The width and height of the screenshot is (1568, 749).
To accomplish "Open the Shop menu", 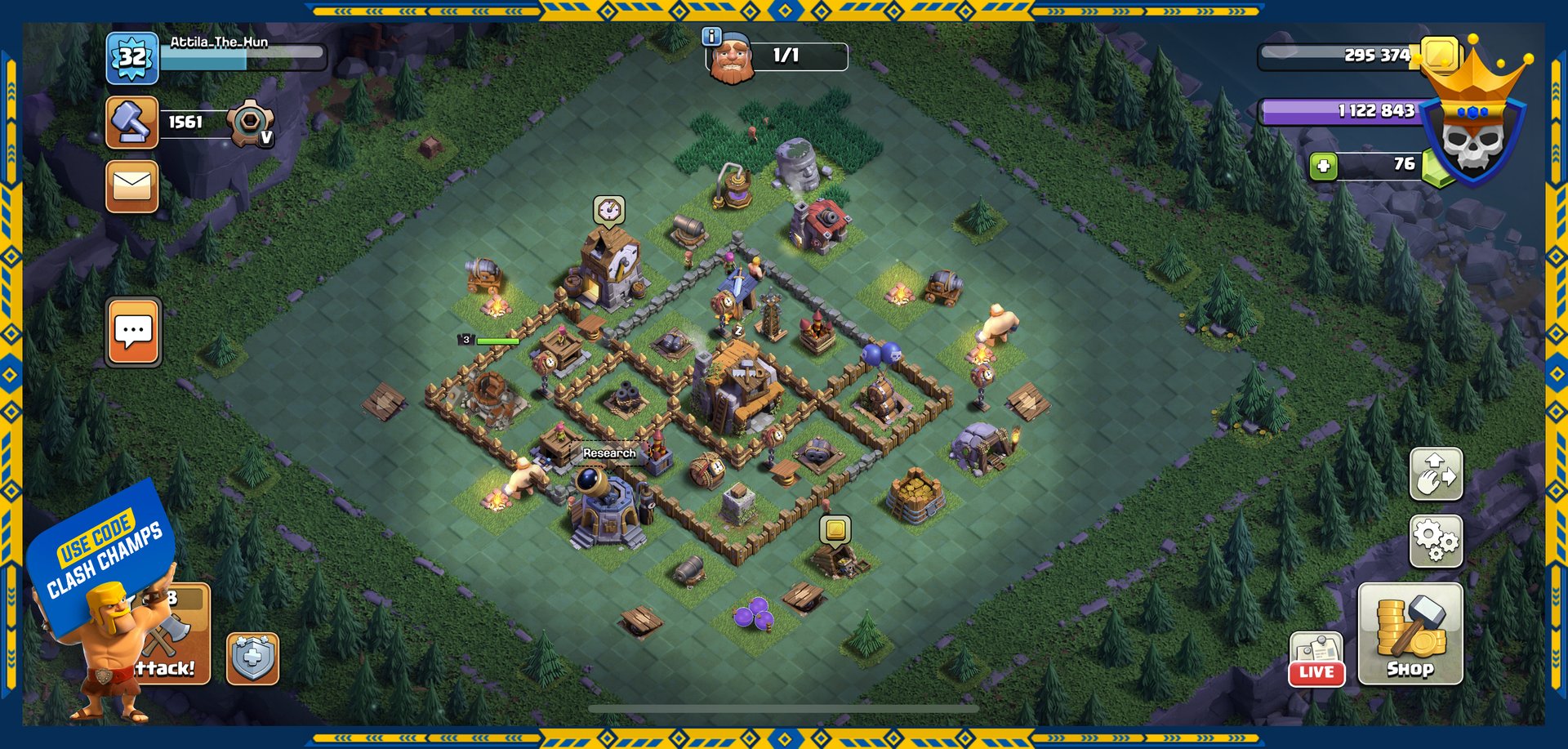I will click(x=1410, y=634).
